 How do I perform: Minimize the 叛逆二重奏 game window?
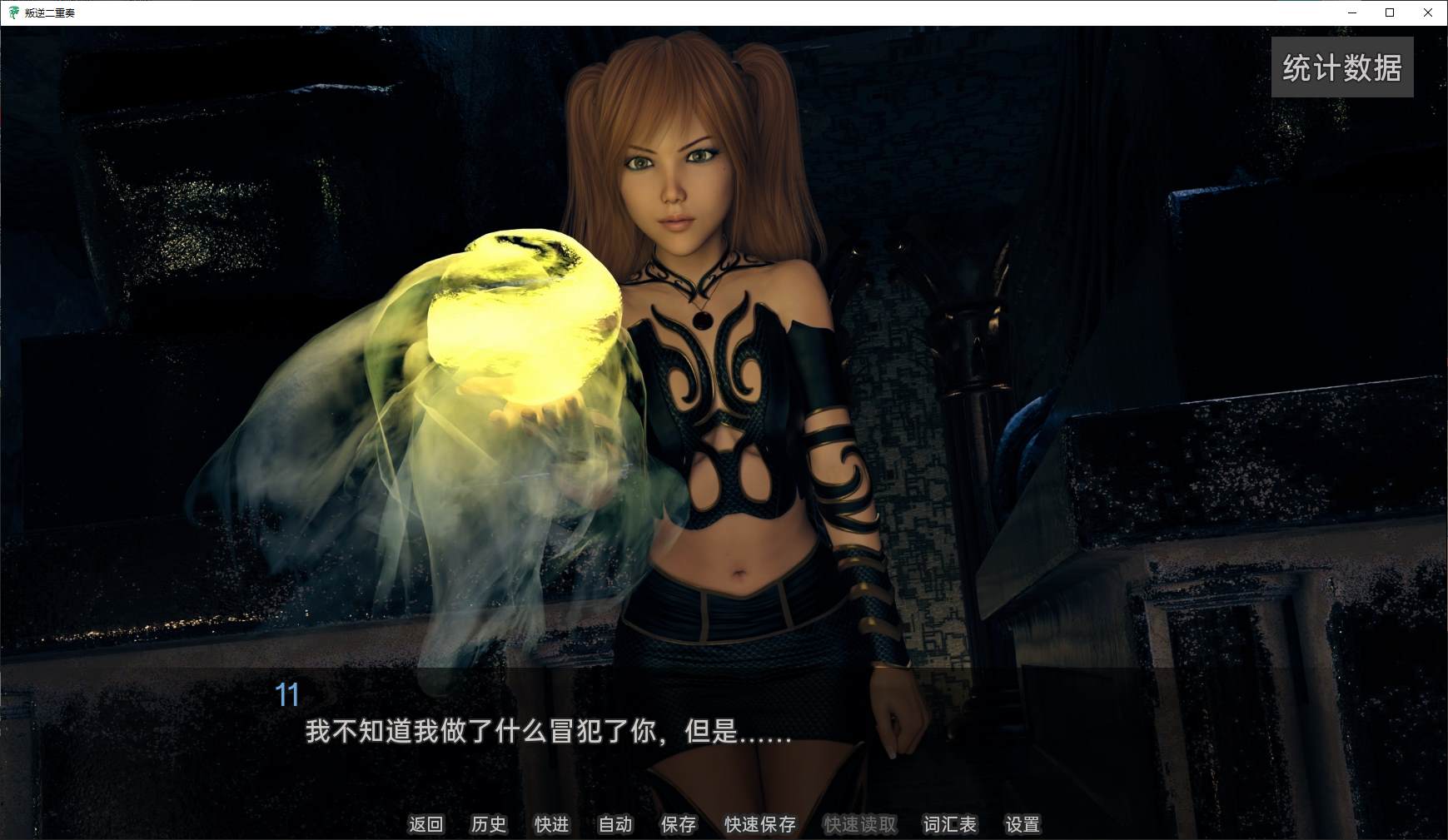coord(1351,12)
